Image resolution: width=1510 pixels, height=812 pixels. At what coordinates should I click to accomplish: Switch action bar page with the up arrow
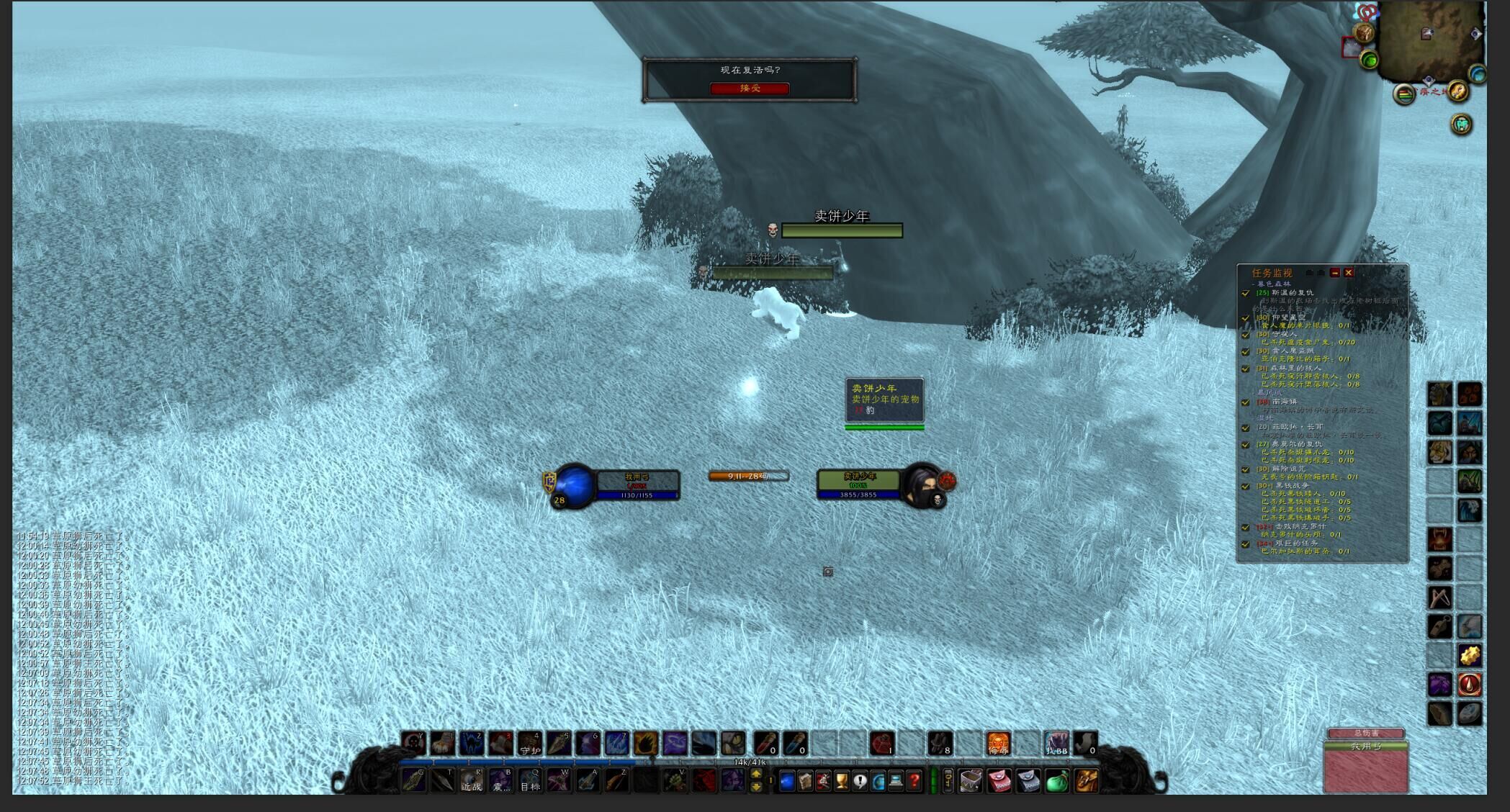point(756,774)
